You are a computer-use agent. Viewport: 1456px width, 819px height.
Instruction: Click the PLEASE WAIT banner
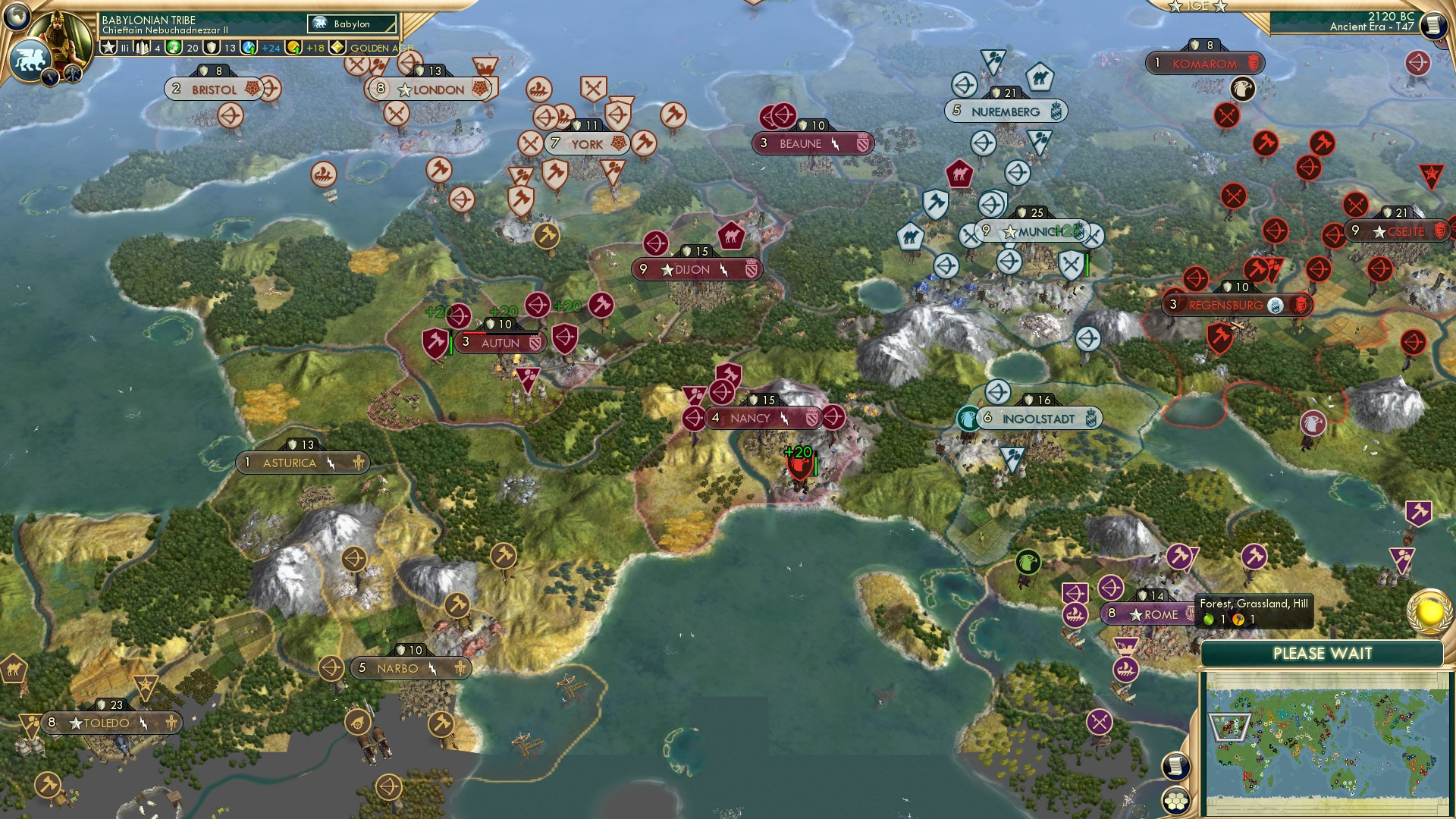(1323, 653)
